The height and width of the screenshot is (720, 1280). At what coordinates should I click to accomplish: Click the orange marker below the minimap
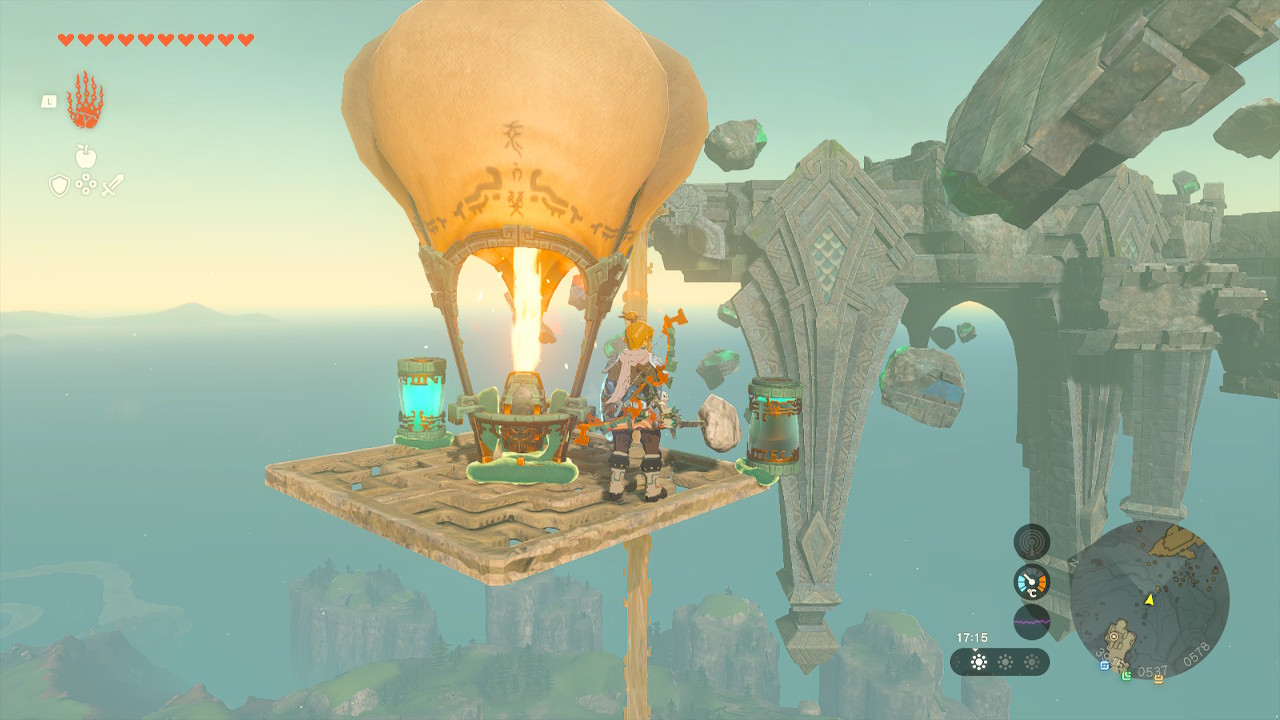coord(1159,679)
